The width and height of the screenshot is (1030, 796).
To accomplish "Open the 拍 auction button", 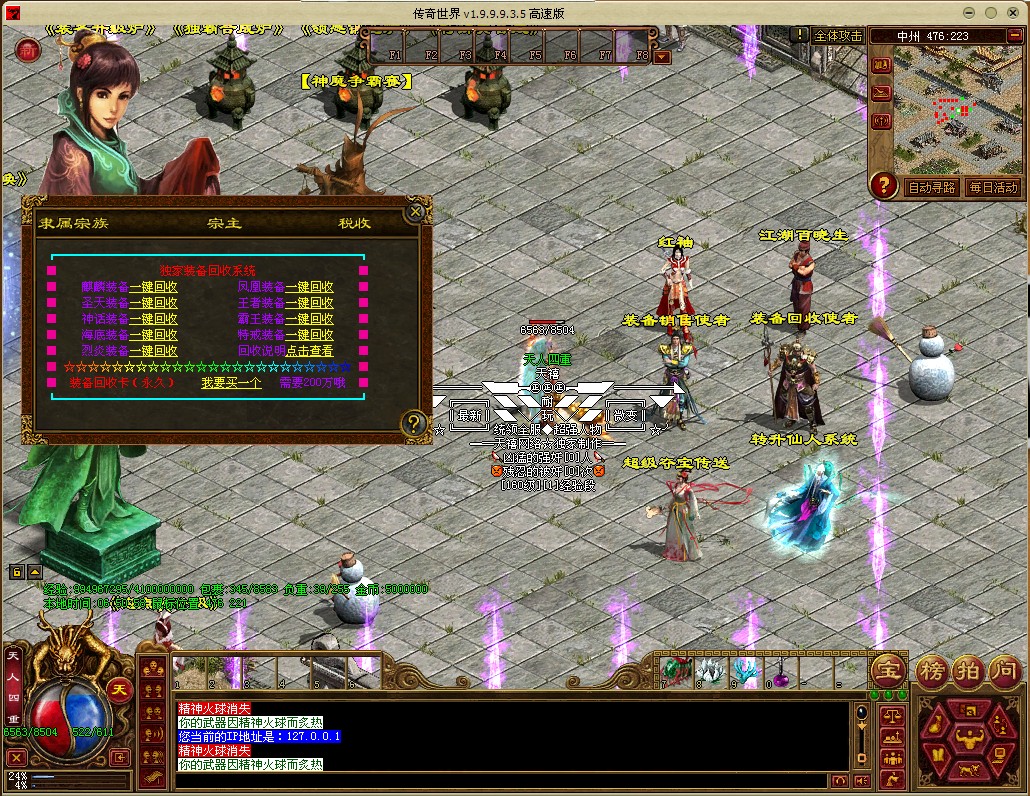I will click(968, 669).
